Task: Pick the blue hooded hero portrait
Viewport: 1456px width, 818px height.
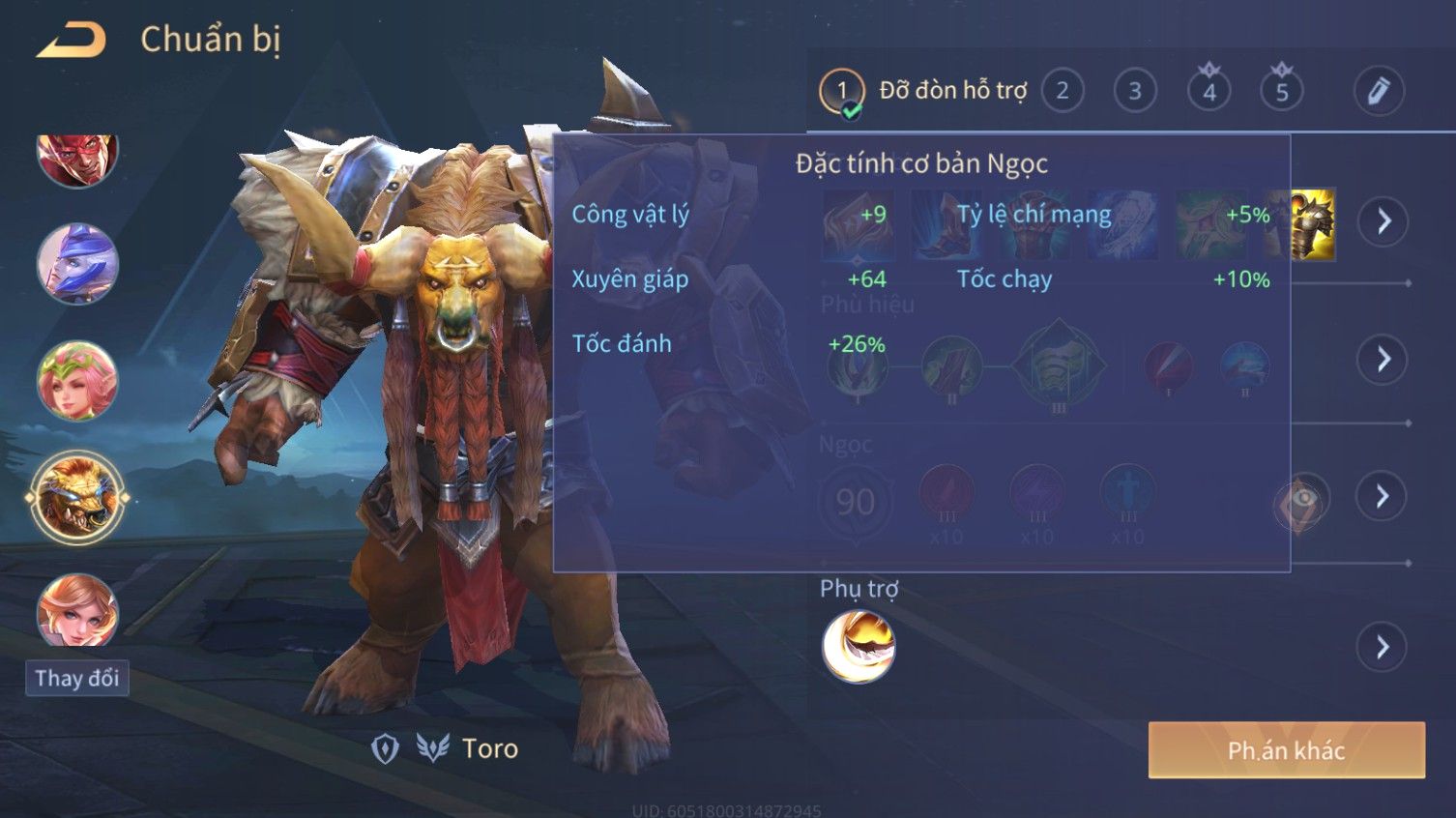Action: coord(77,264)
